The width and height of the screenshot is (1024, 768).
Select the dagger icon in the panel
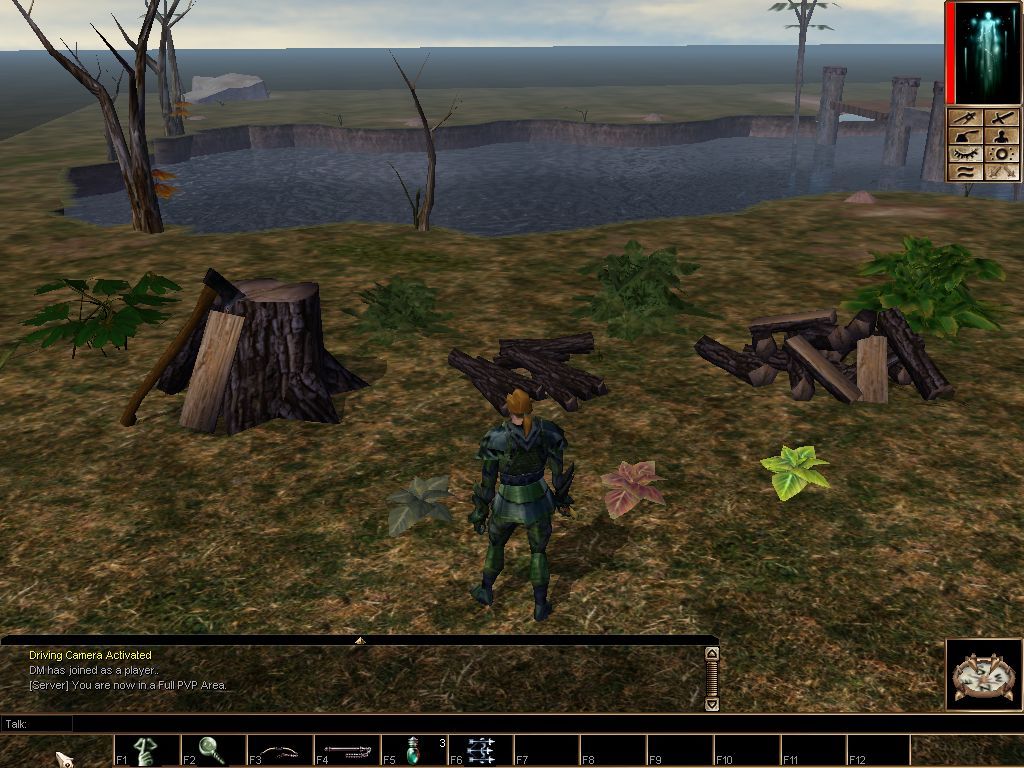point(965,119)
